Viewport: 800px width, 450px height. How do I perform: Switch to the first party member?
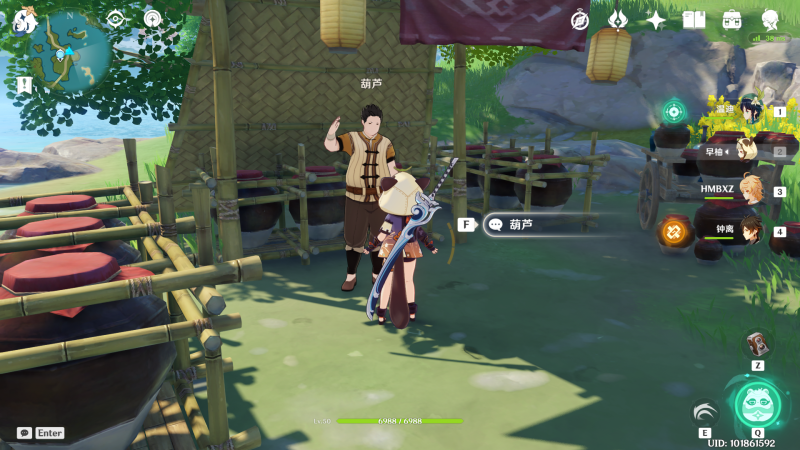[x=751, y=110]
